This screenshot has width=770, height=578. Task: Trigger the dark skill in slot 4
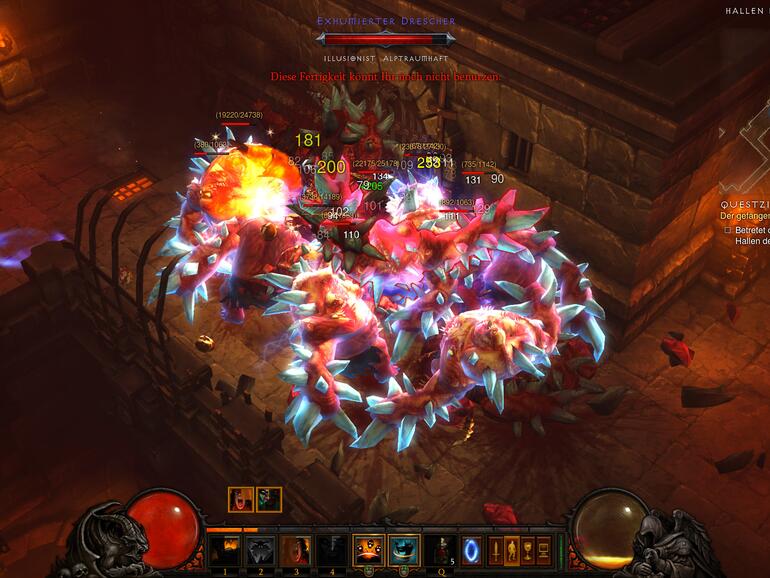pos(332,550)
